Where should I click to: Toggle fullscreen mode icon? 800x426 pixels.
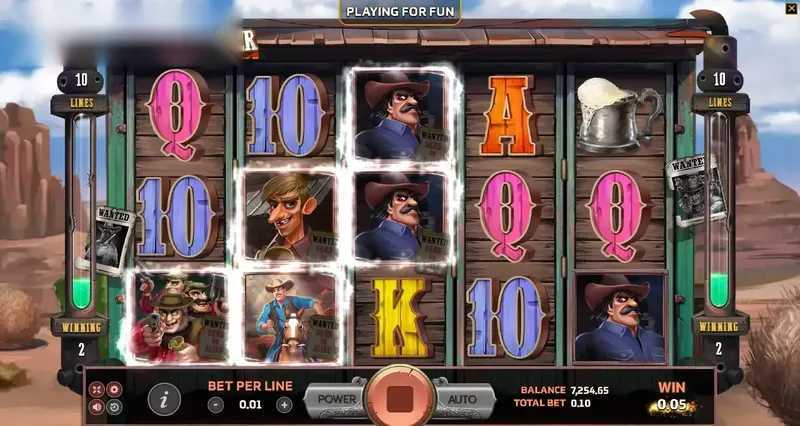point(97,389)
